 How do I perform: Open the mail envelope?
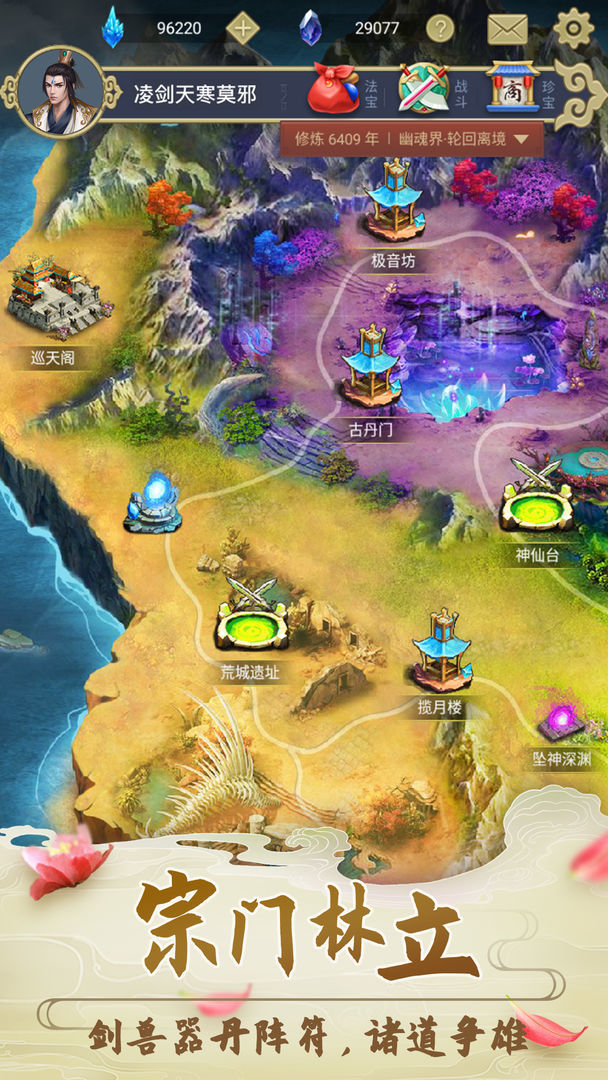click(507, 28)
